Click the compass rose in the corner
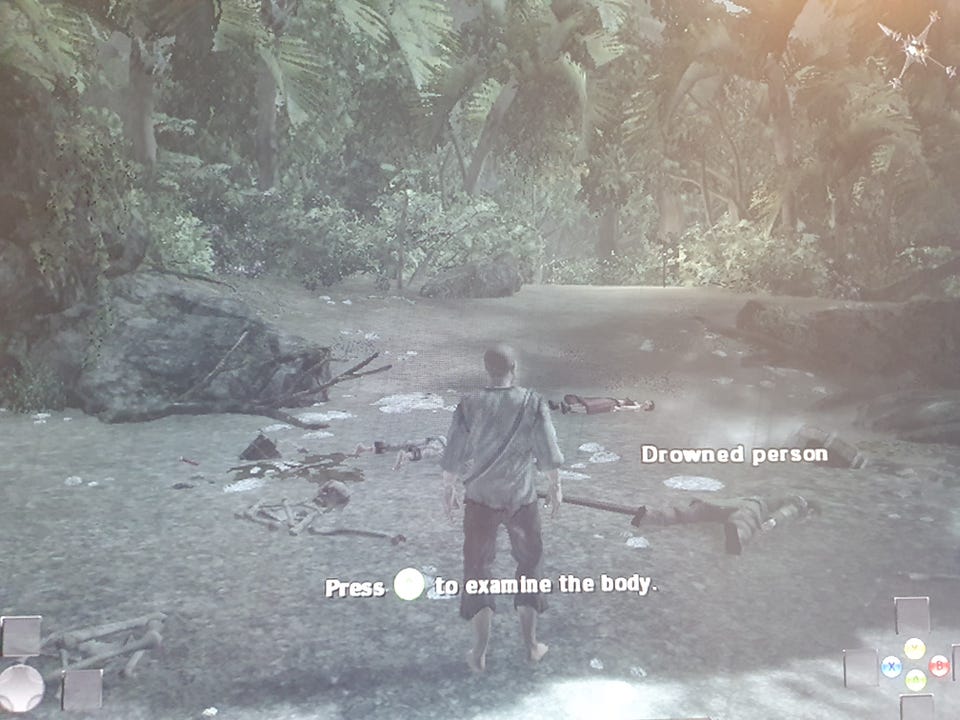960x720 pixels. click(x=914, y=49)
